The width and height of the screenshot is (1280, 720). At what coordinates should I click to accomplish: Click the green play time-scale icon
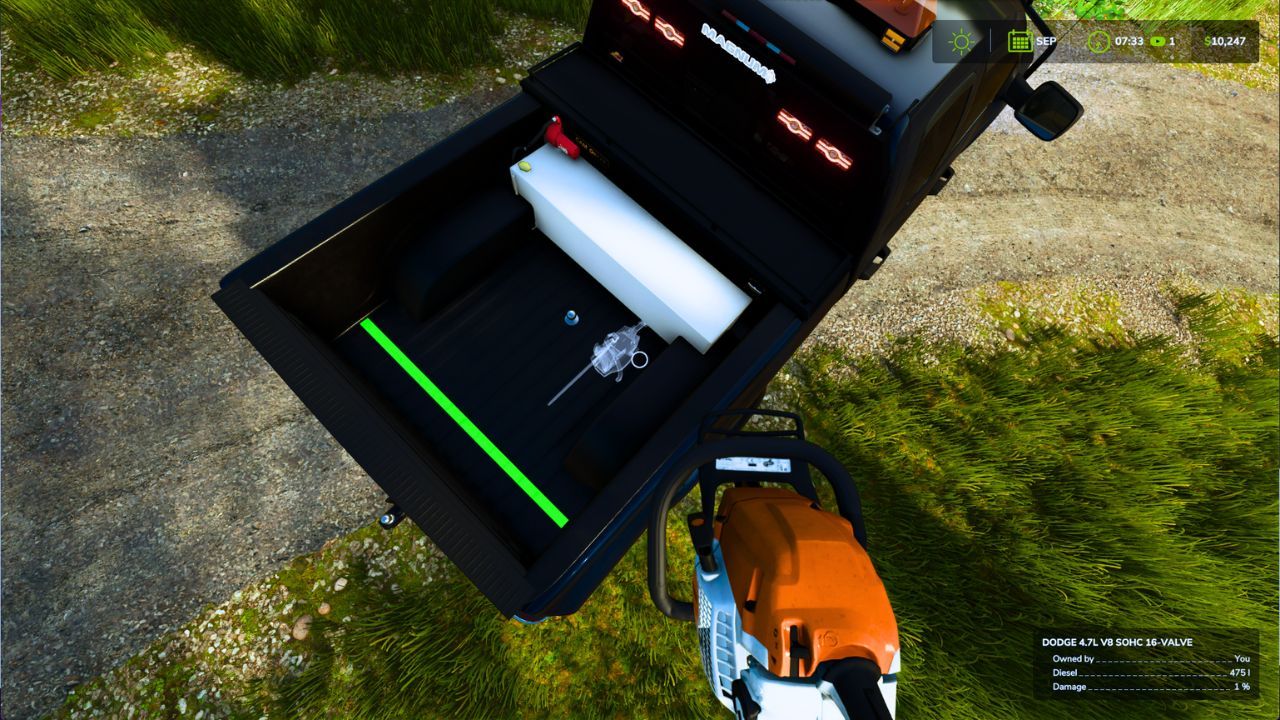coord(1157,41)
